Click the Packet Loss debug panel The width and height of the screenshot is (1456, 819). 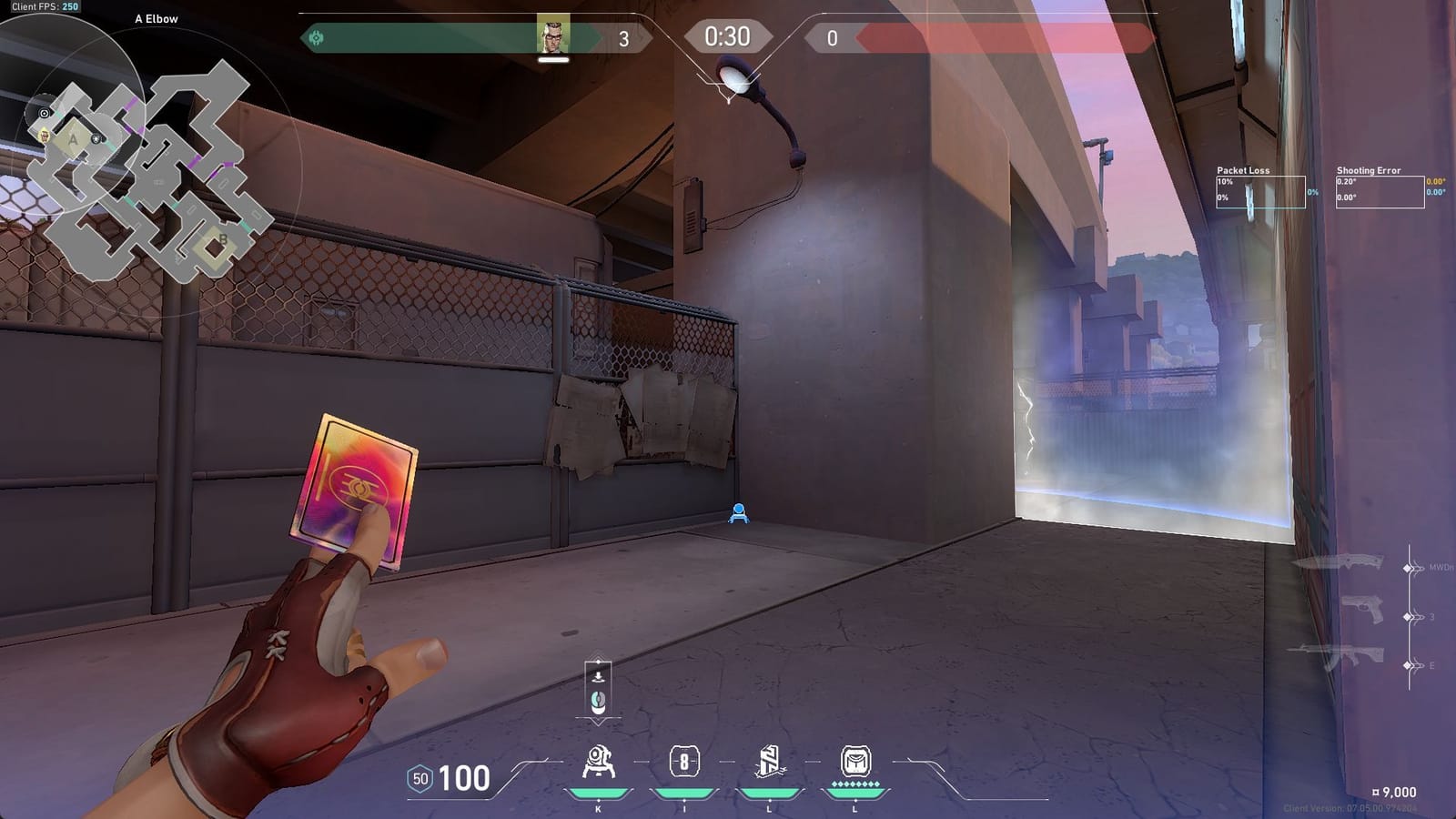[1260, 189]
